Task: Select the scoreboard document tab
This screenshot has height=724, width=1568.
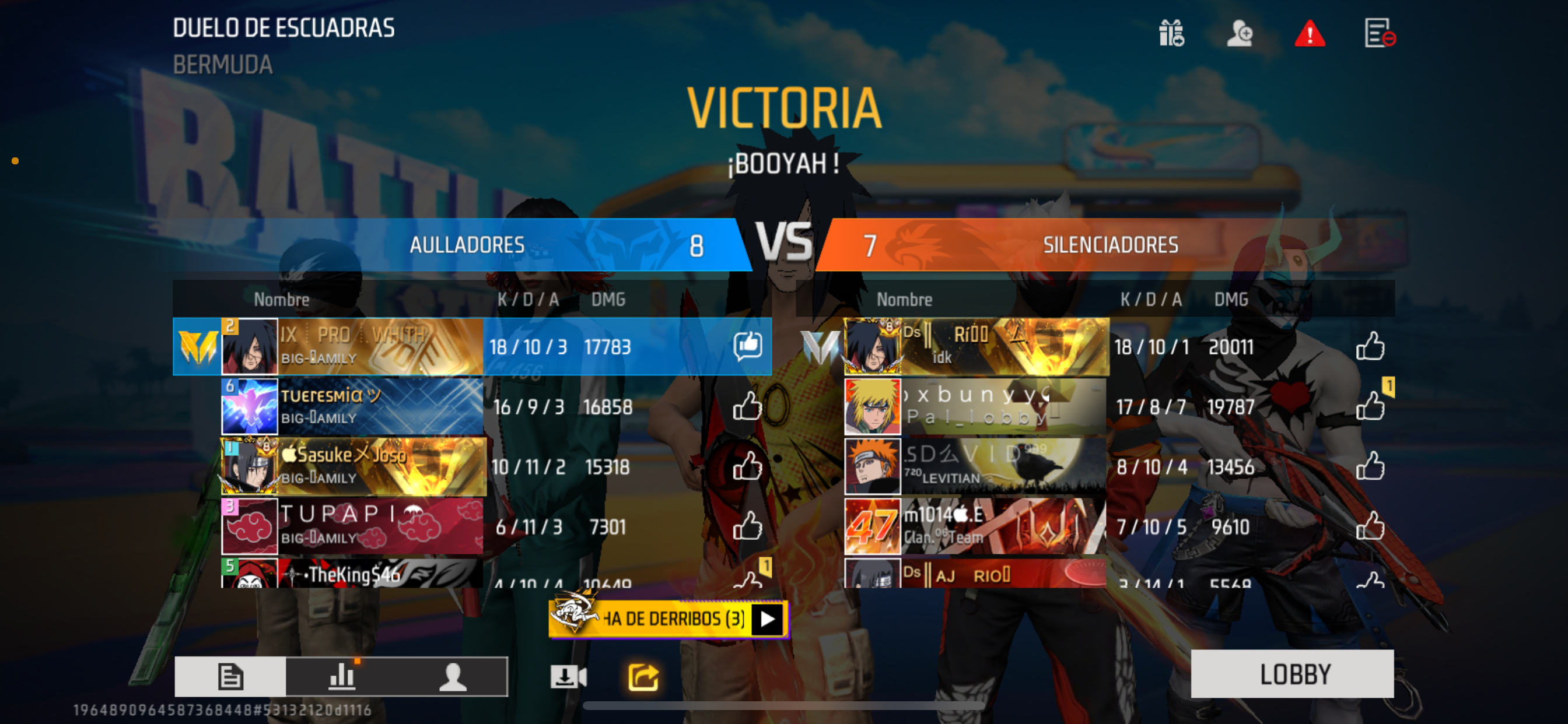Action: tap(230, 676)
